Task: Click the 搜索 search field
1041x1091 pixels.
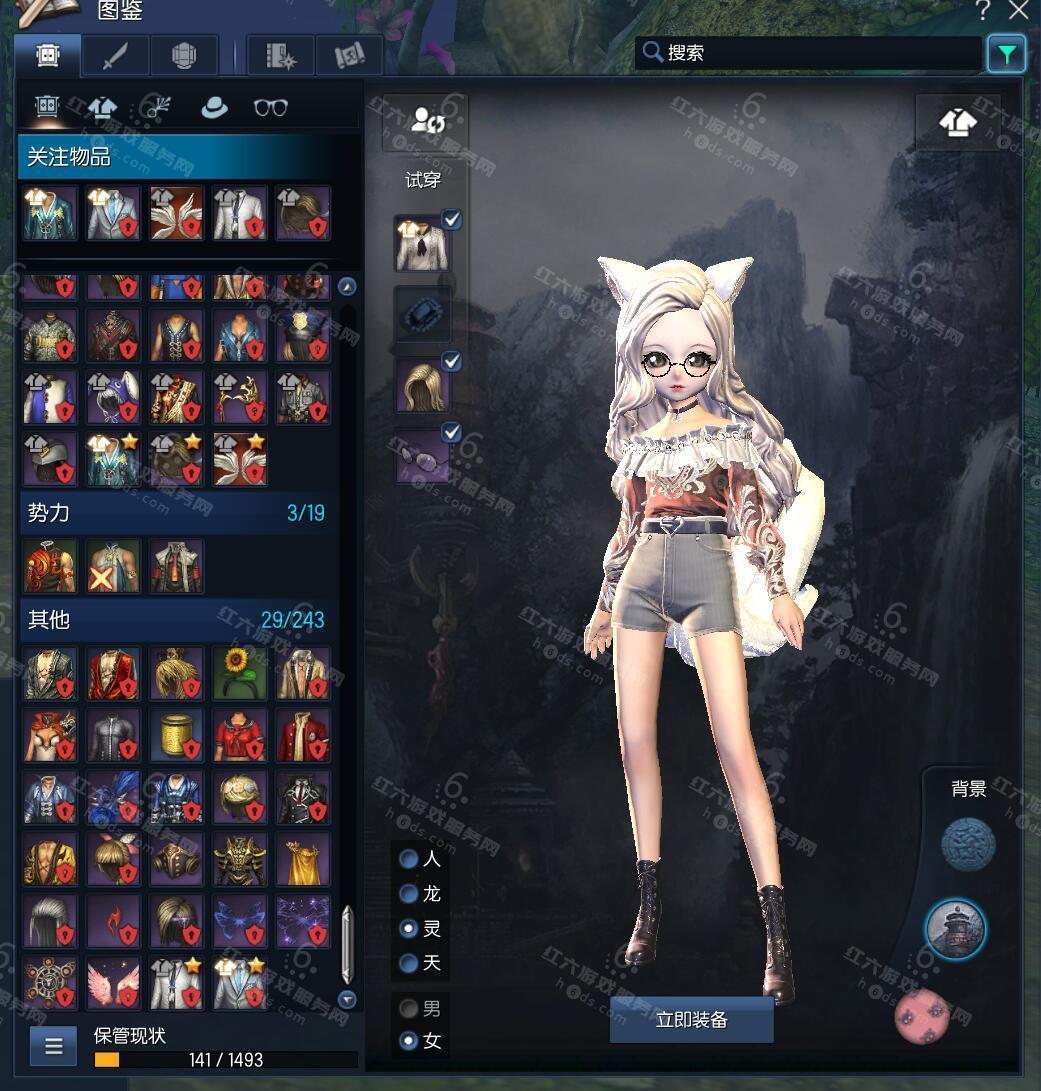Action: pyautogui.click(x=808, y=53)
